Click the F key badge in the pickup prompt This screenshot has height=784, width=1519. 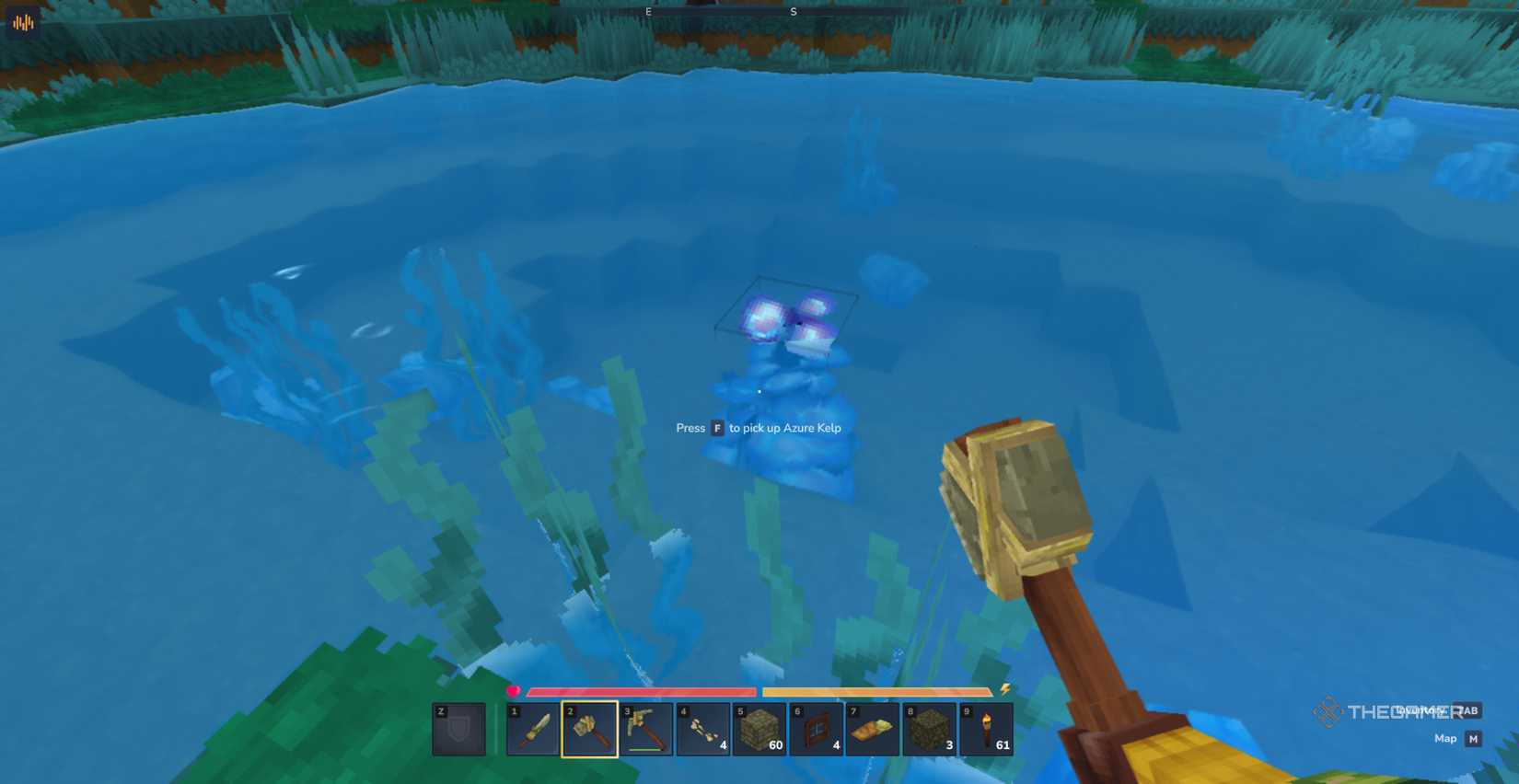pos(716,428)
